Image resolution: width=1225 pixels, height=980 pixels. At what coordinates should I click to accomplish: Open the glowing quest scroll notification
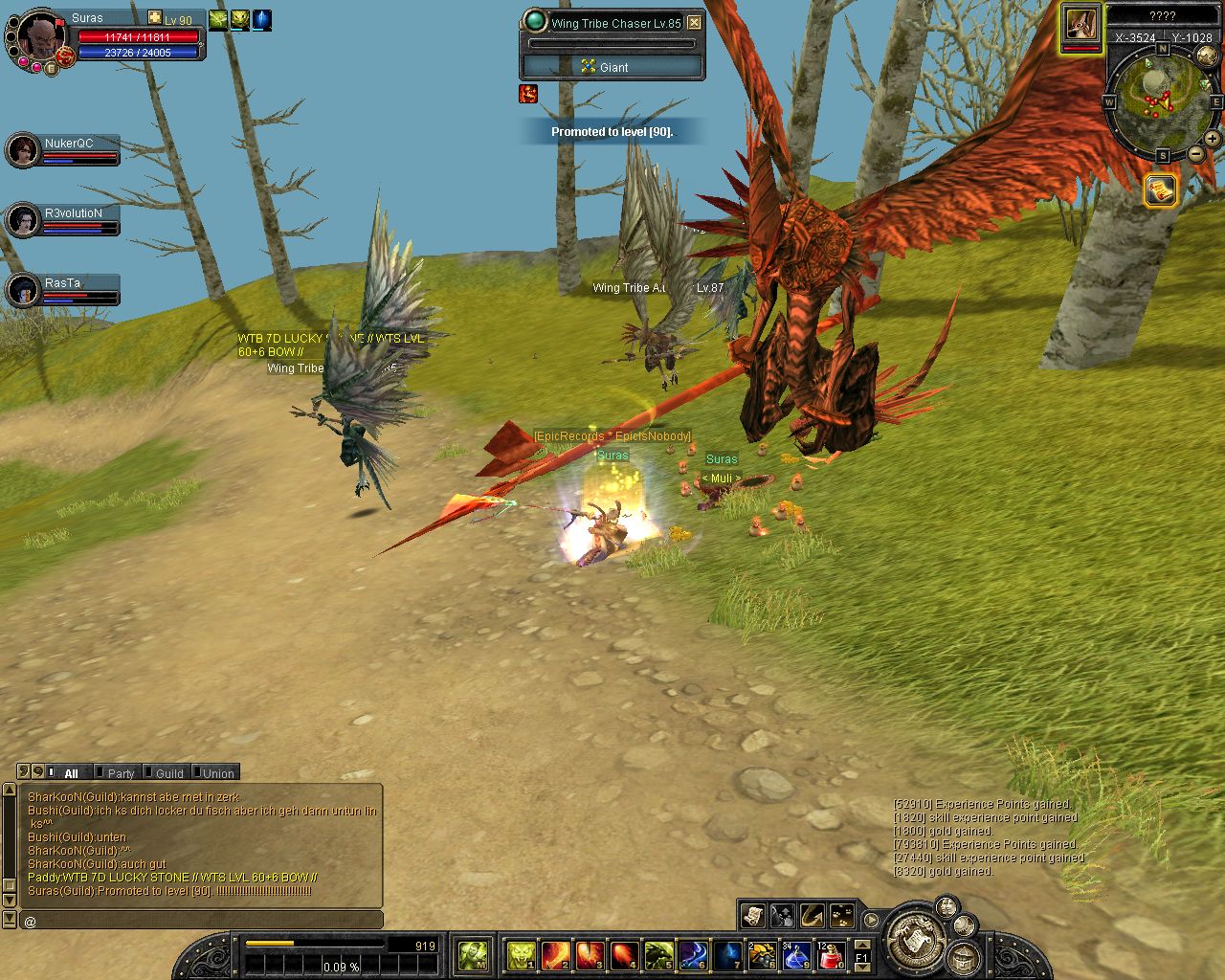(1160, 190)
